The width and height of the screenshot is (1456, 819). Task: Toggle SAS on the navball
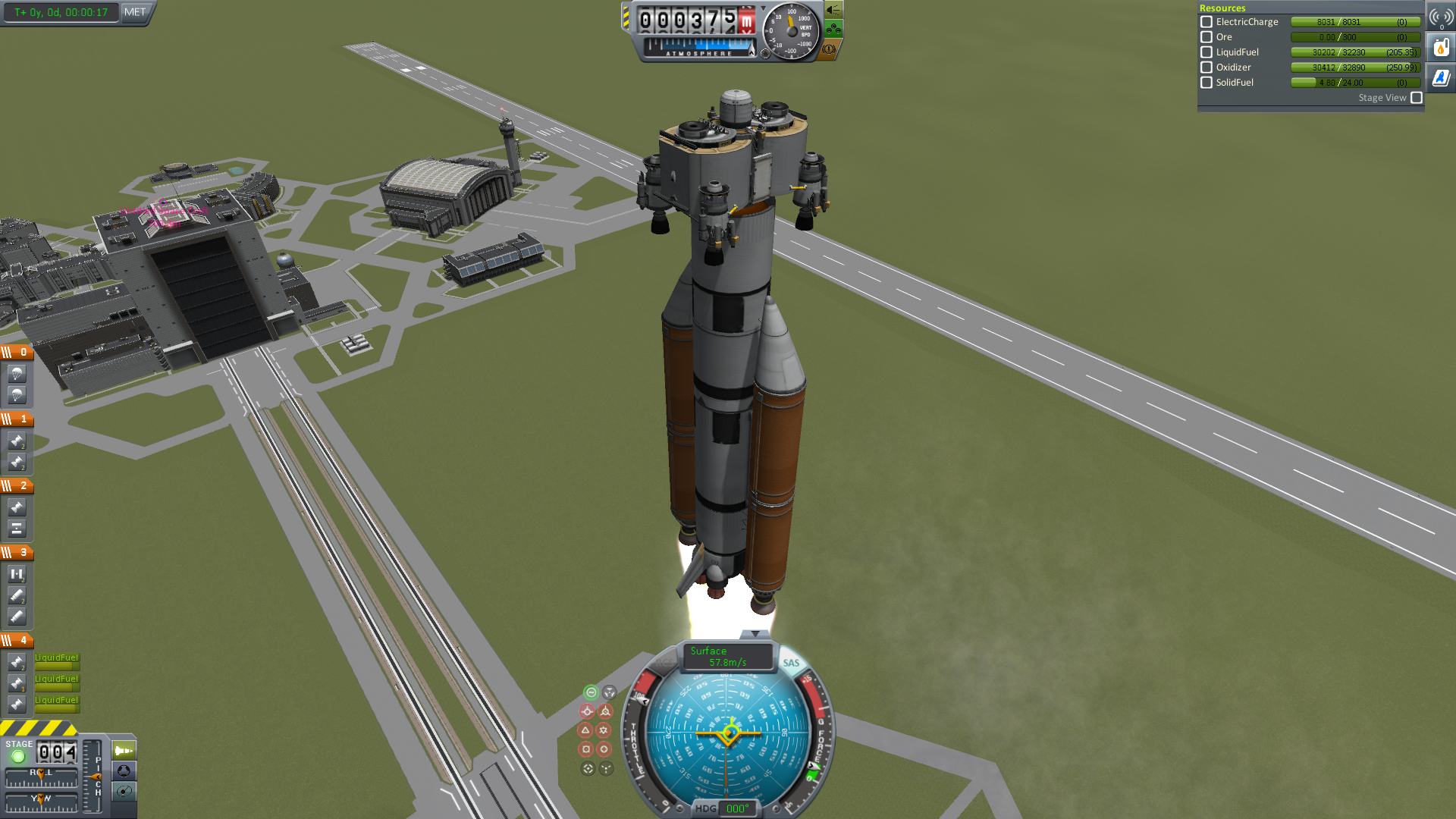(791, 663)
